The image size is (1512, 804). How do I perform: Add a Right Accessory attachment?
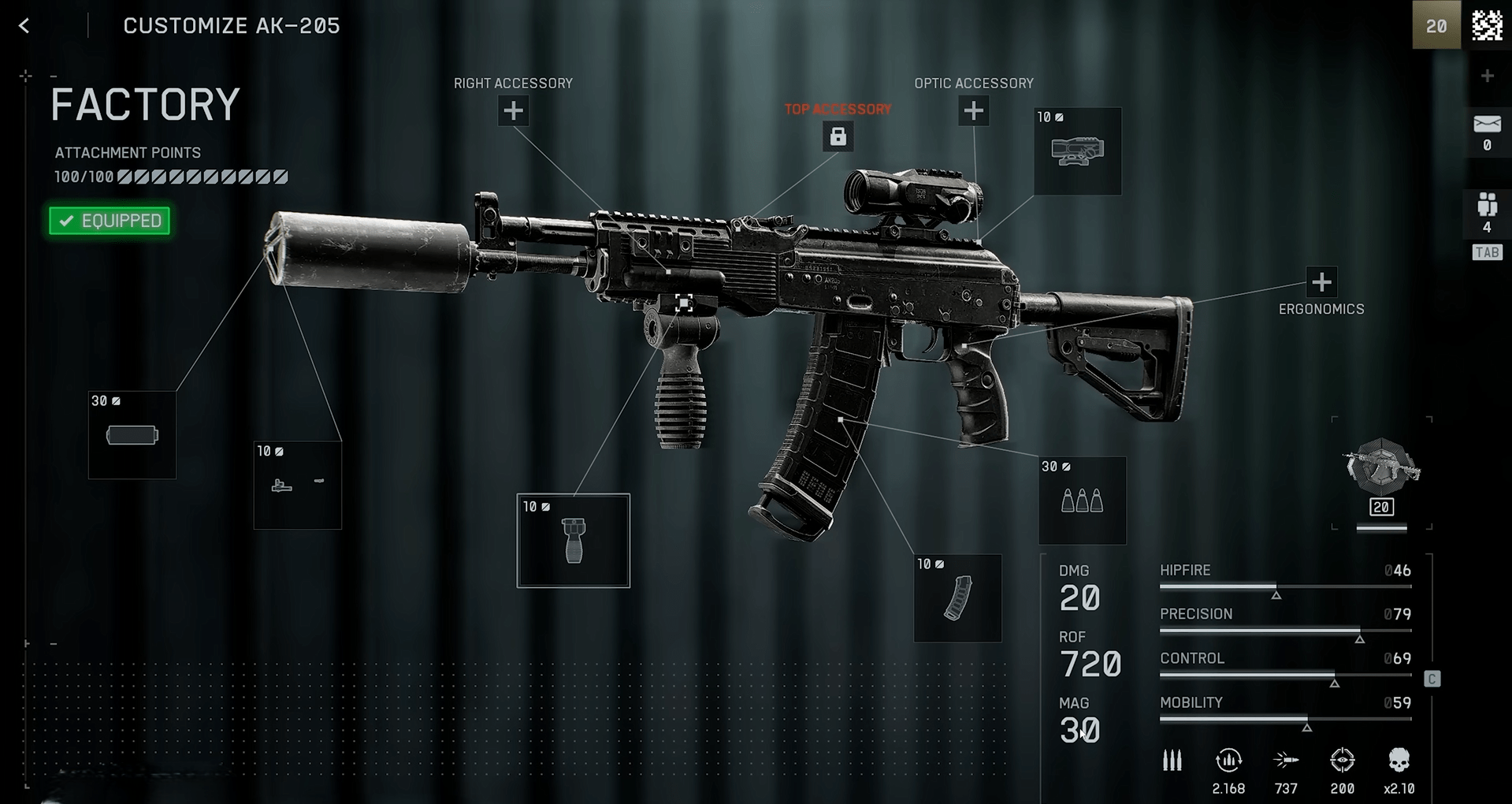[x=513, y=111]
